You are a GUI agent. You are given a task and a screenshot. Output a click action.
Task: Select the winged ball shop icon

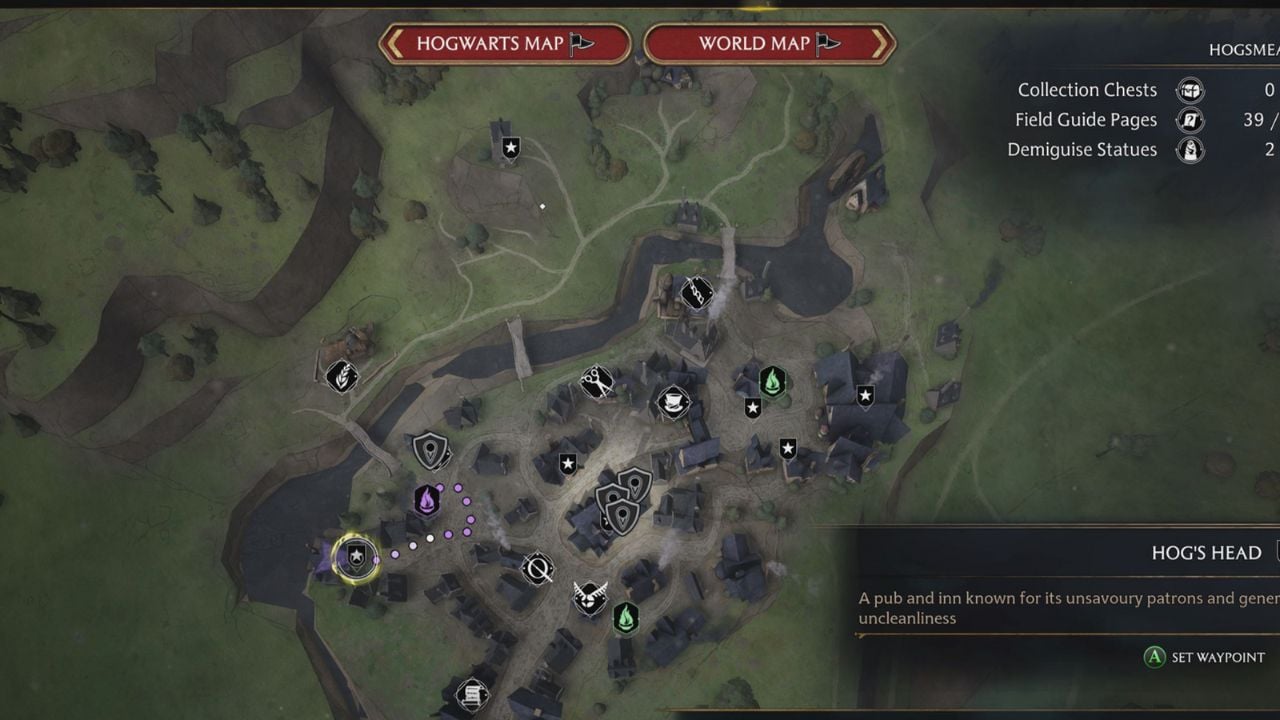coord(589,598)
